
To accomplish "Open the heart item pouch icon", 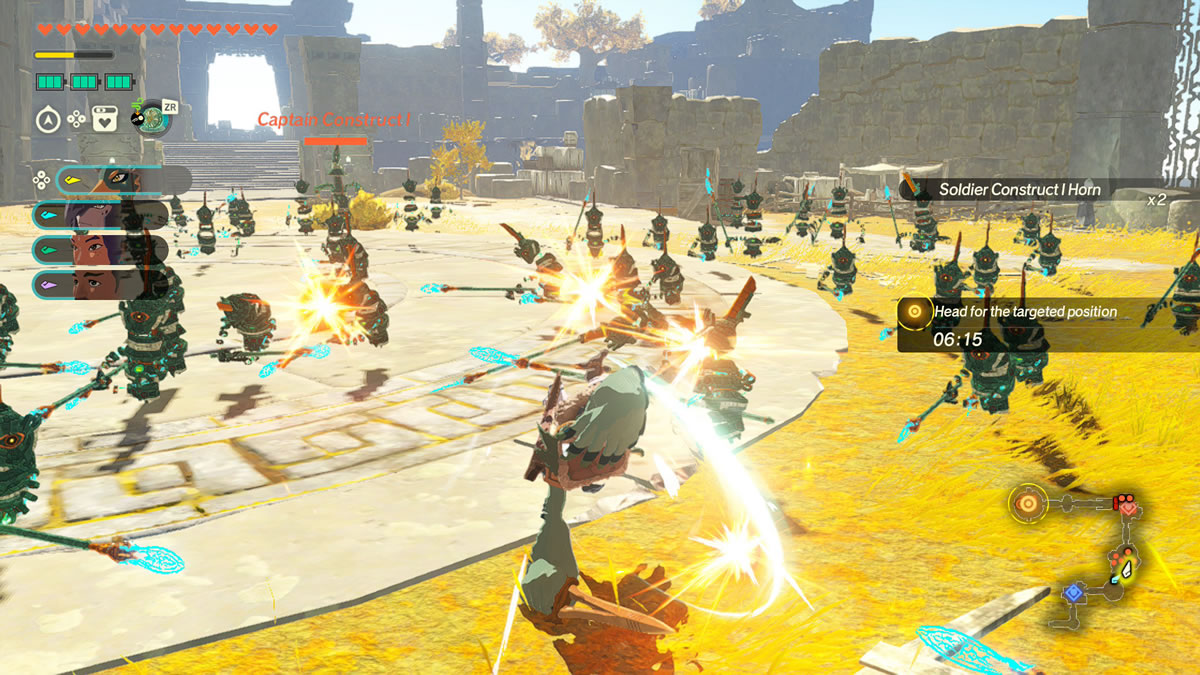I will [104, 120].
